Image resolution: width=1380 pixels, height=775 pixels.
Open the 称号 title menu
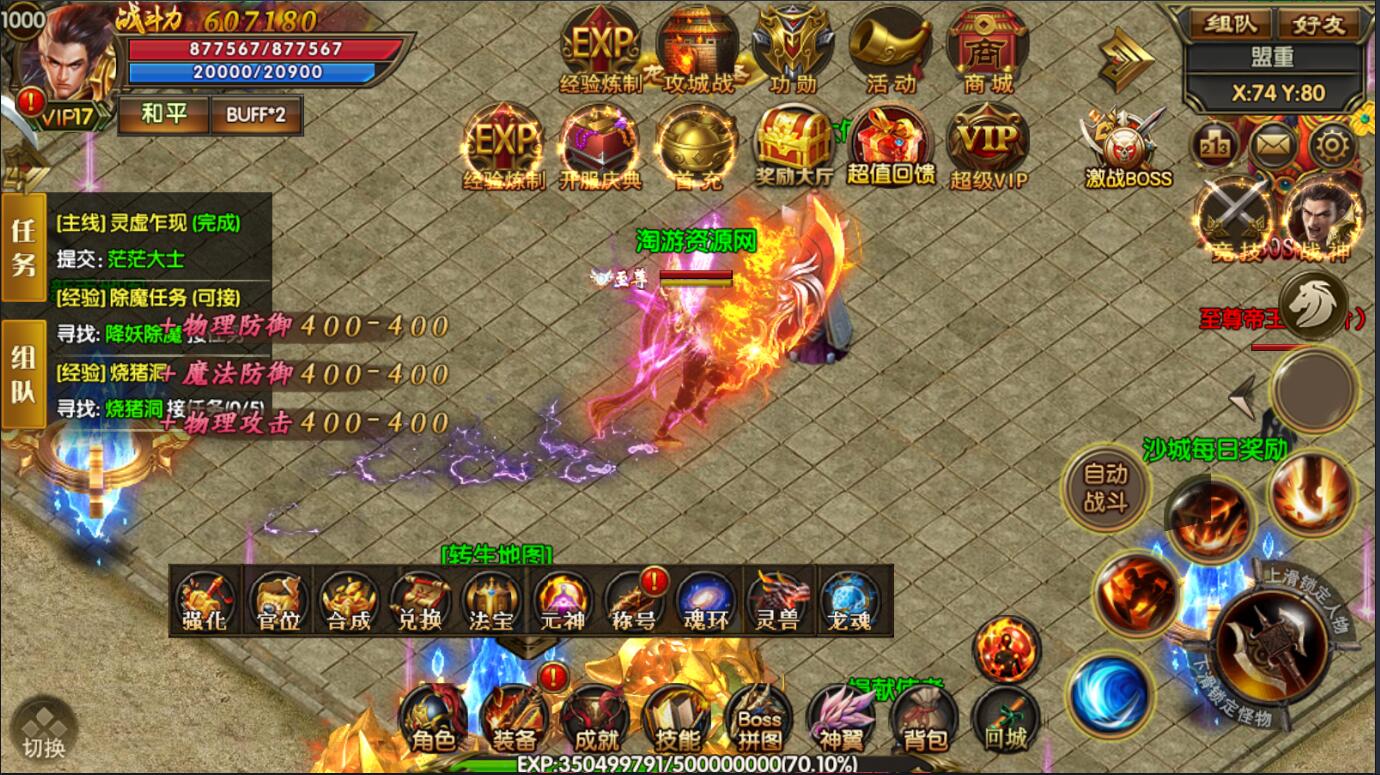634,603
